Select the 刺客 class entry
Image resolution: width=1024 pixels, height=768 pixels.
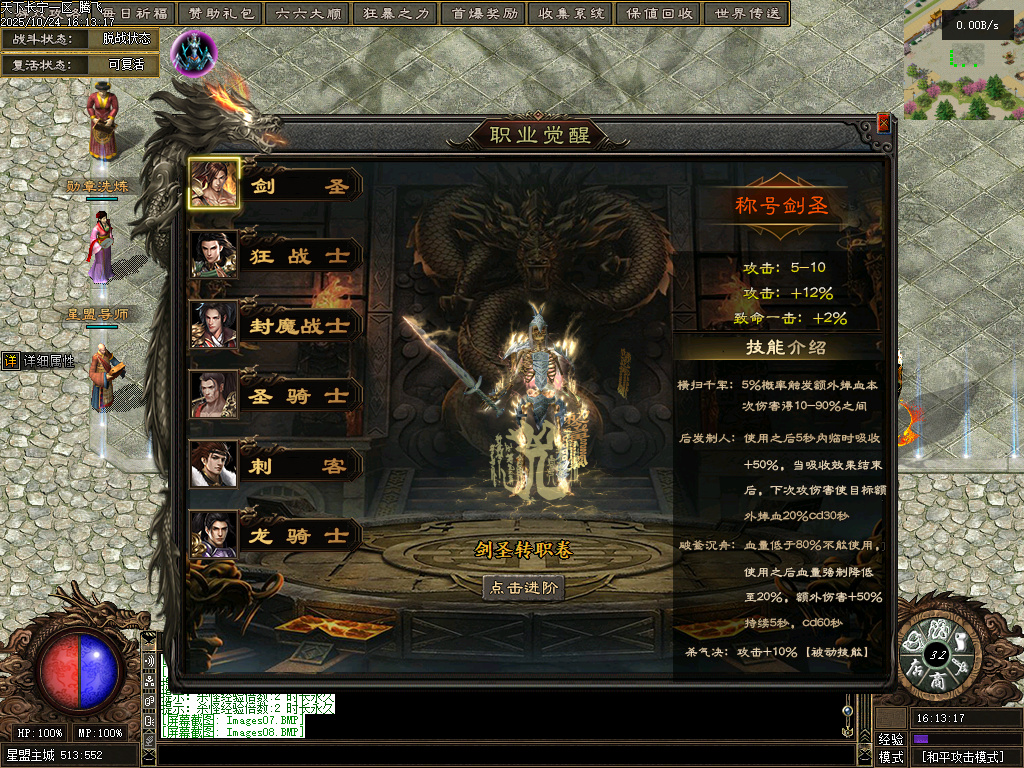point(276,466)
